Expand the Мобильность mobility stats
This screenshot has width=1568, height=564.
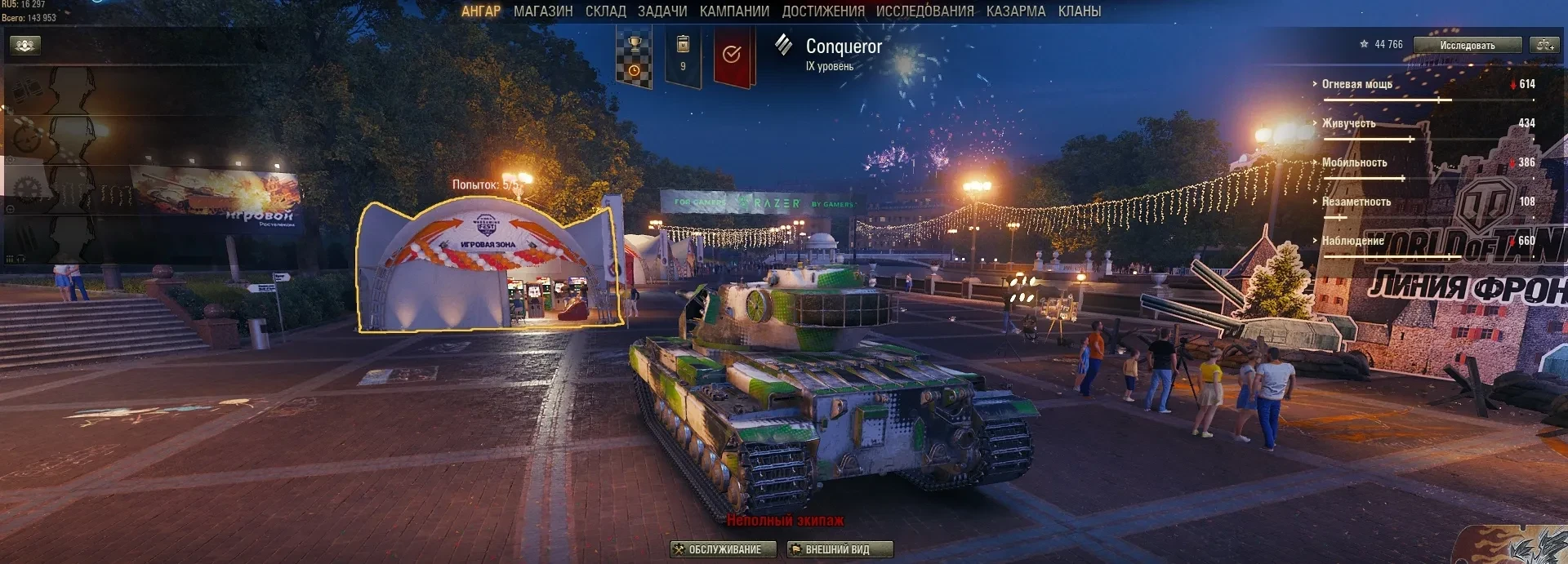1354,162
